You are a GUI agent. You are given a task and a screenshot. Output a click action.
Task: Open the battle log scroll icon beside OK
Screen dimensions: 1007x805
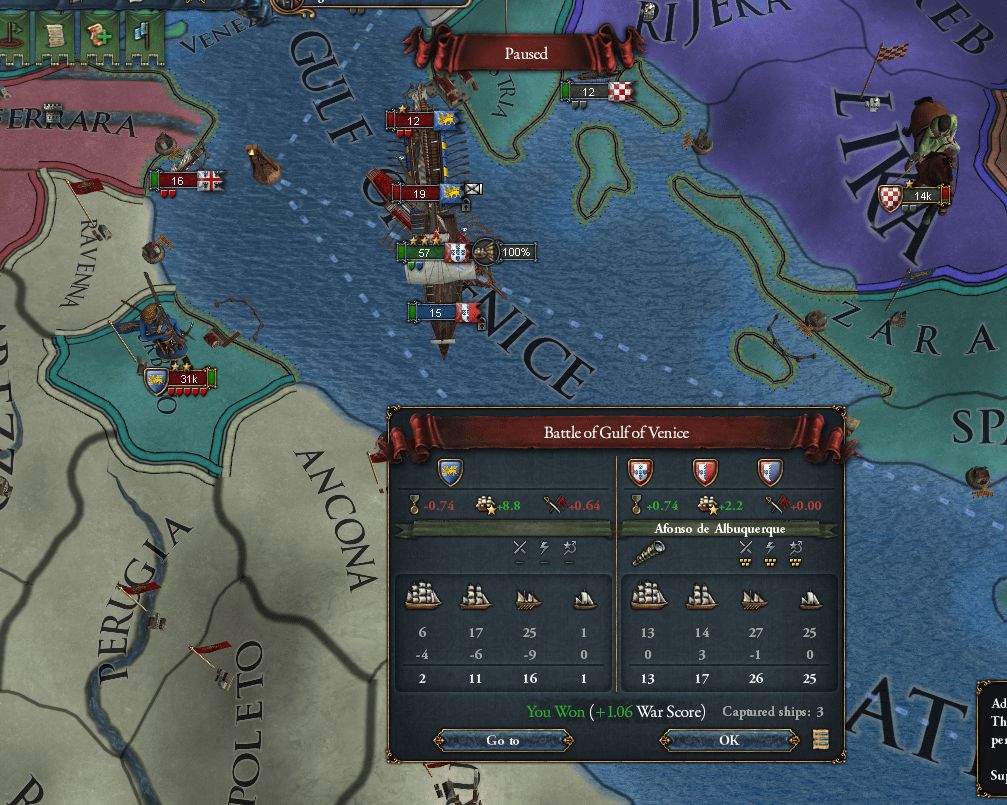[821, 740]
